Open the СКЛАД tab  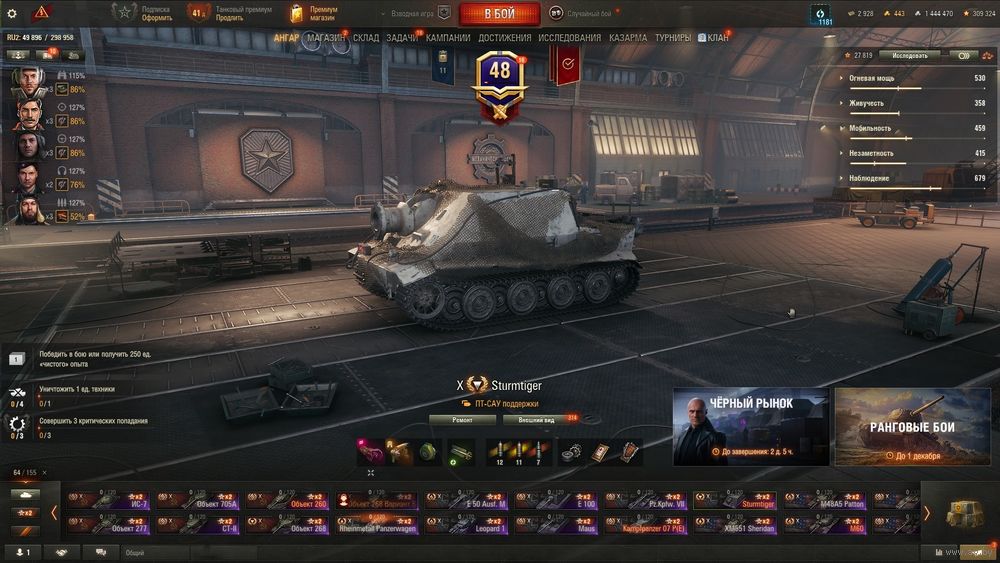coord(366,38)
